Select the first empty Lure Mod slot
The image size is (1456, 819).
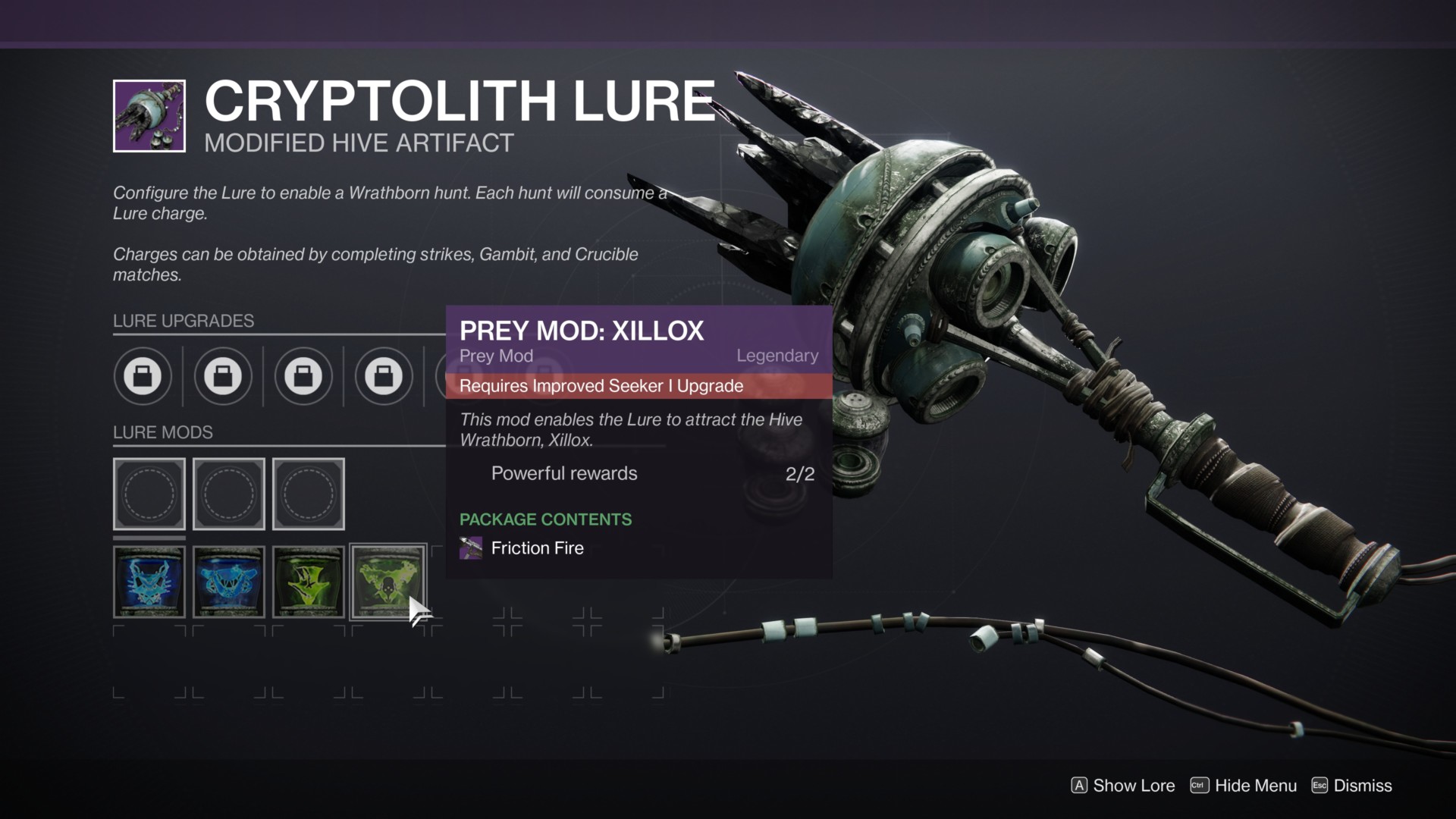point(149,494)
